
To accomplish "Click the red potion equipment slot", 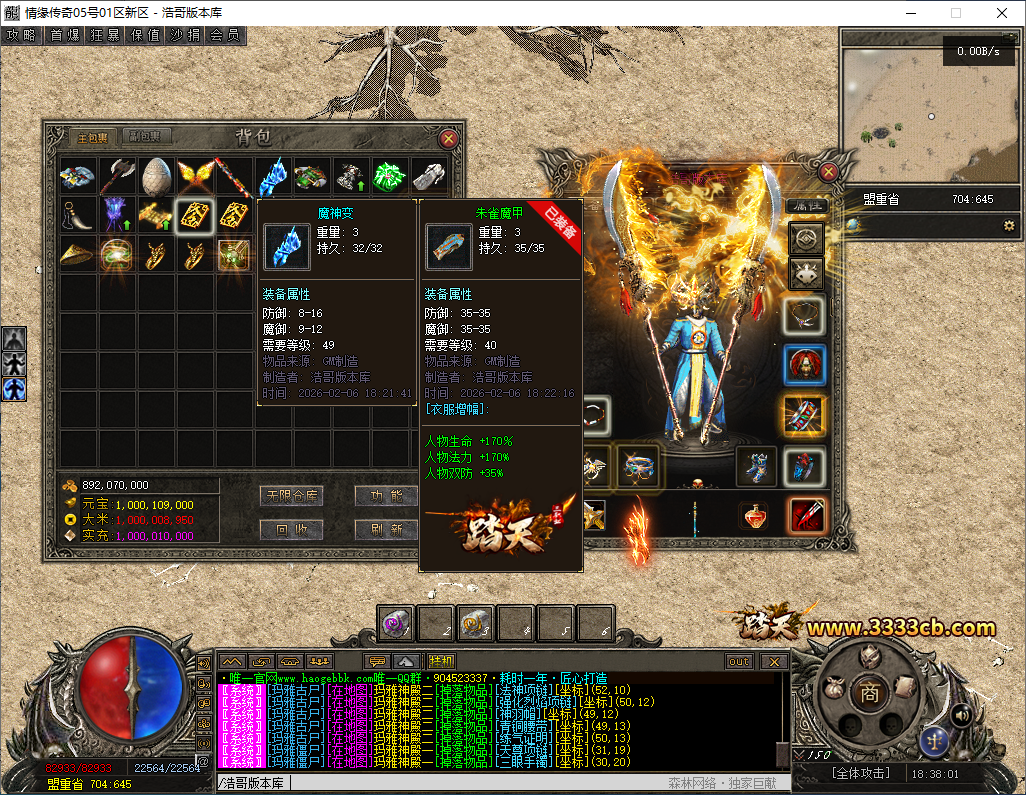I will pyautogui.click(x=755, y=515).
